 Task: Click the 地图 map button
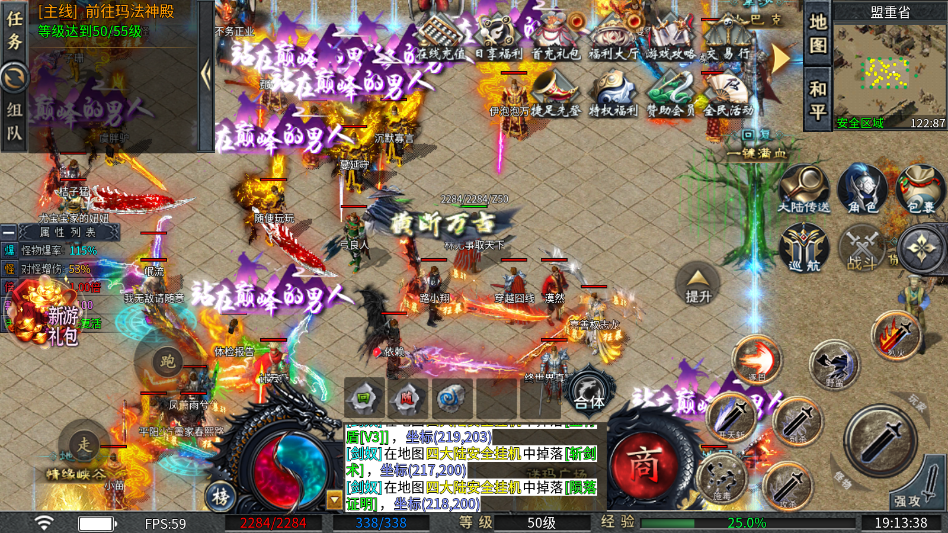point(818,33)
